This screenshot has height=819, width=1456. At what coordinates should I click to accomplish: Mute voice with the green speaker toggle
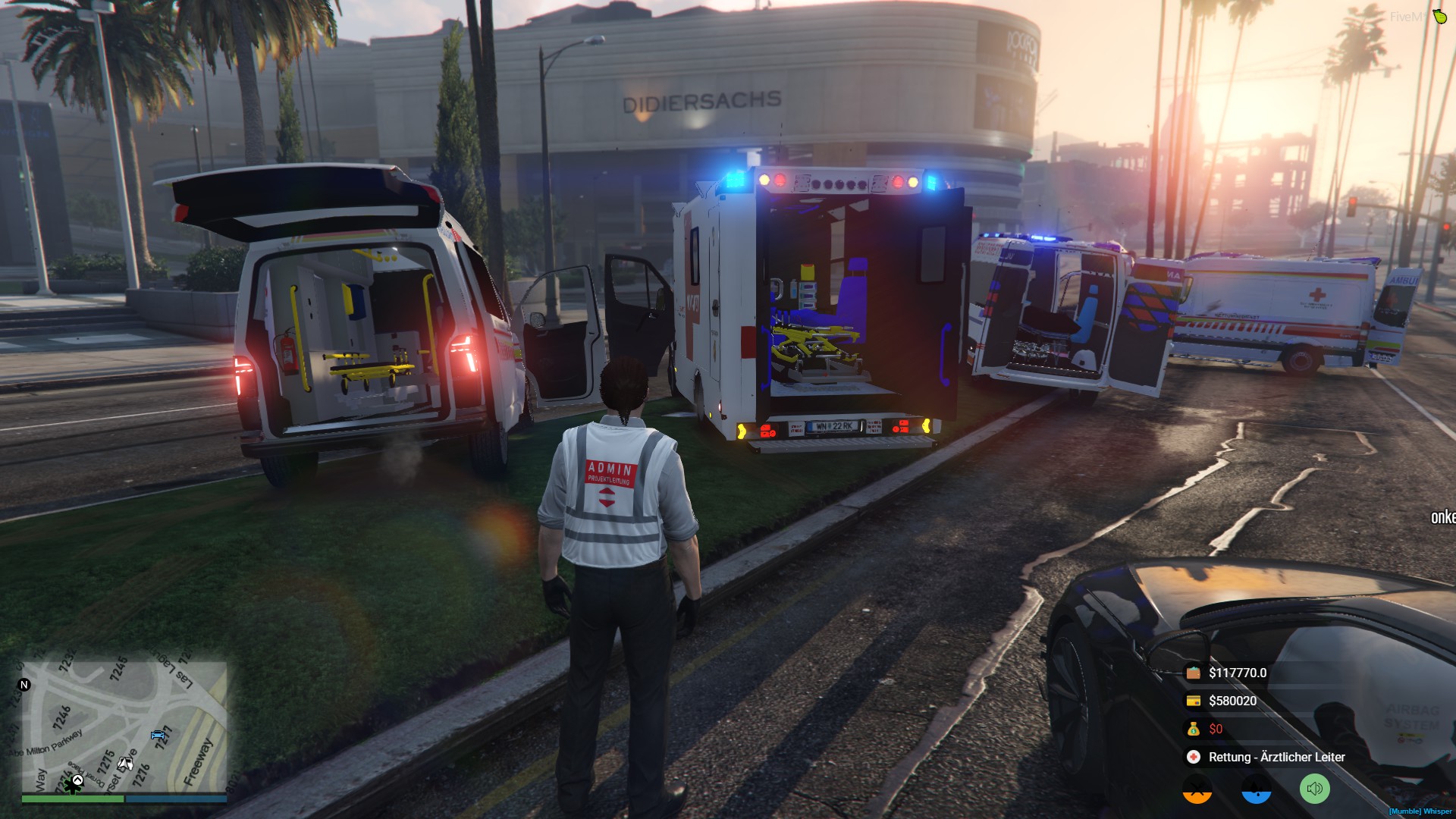click(1314, 789)
